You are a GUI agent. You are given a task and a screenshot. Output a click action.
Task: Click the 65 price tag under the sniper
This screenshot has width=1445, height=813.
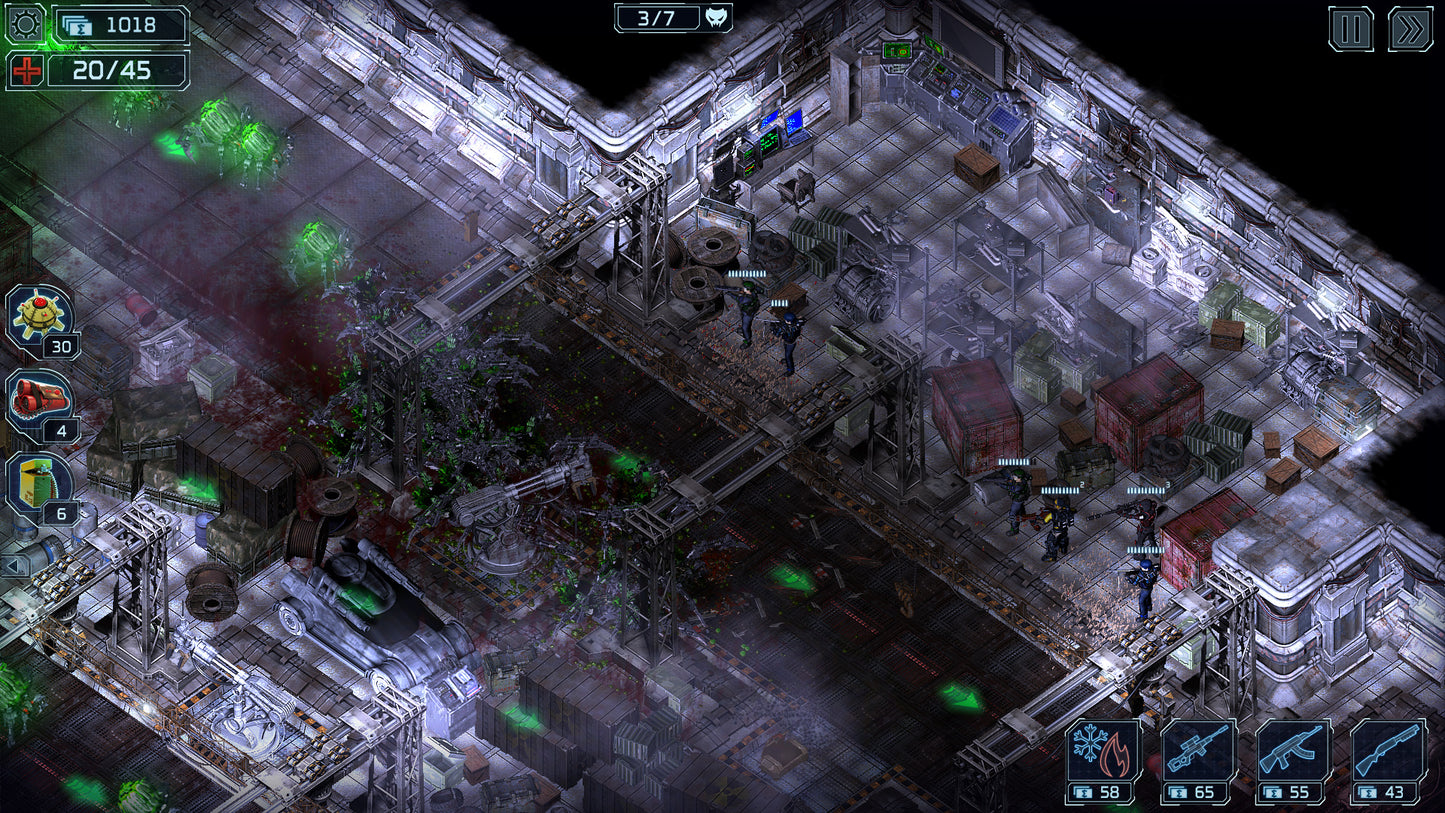1194,794
